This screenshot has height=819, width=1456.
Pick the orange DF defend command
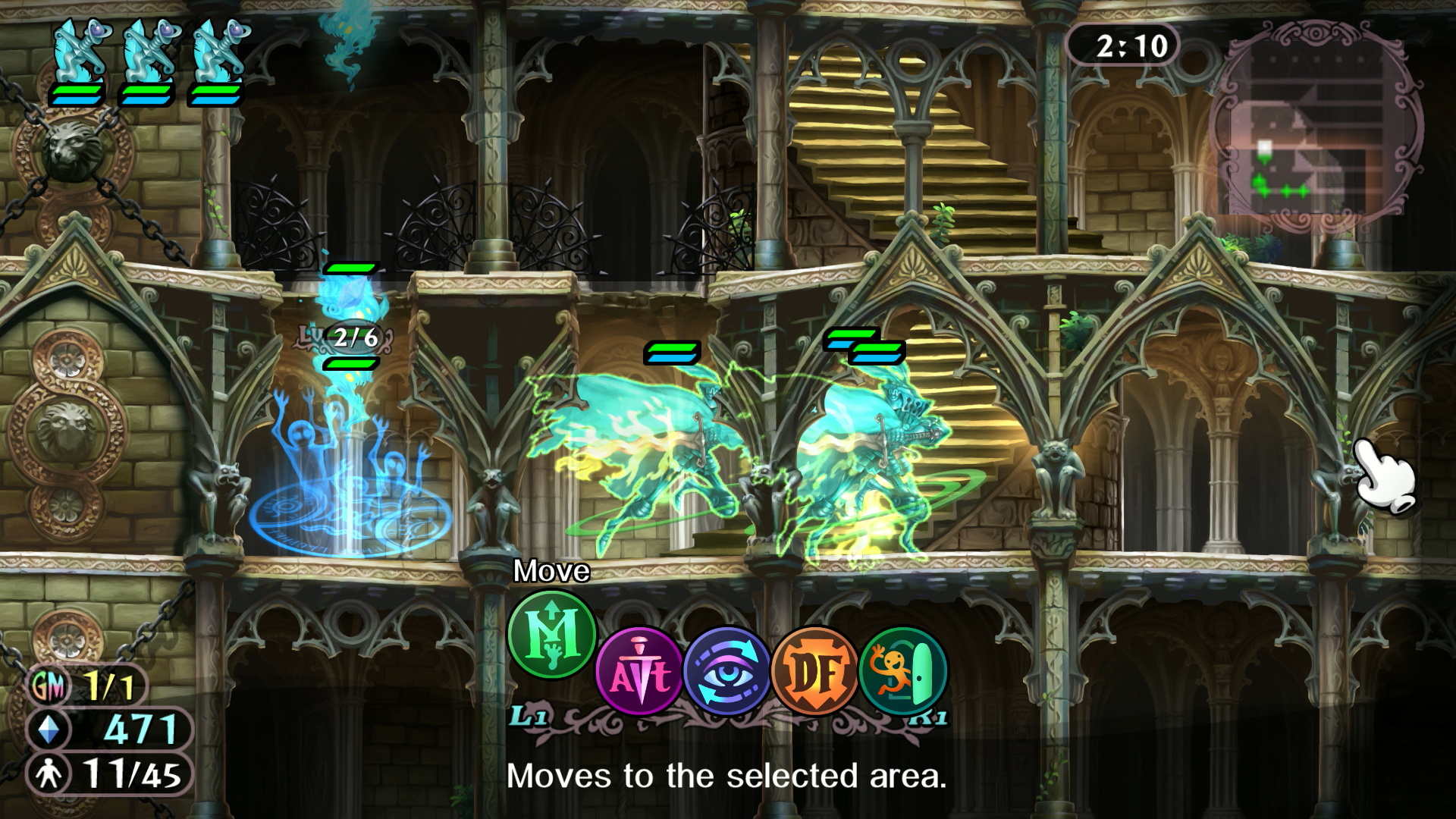815,671
